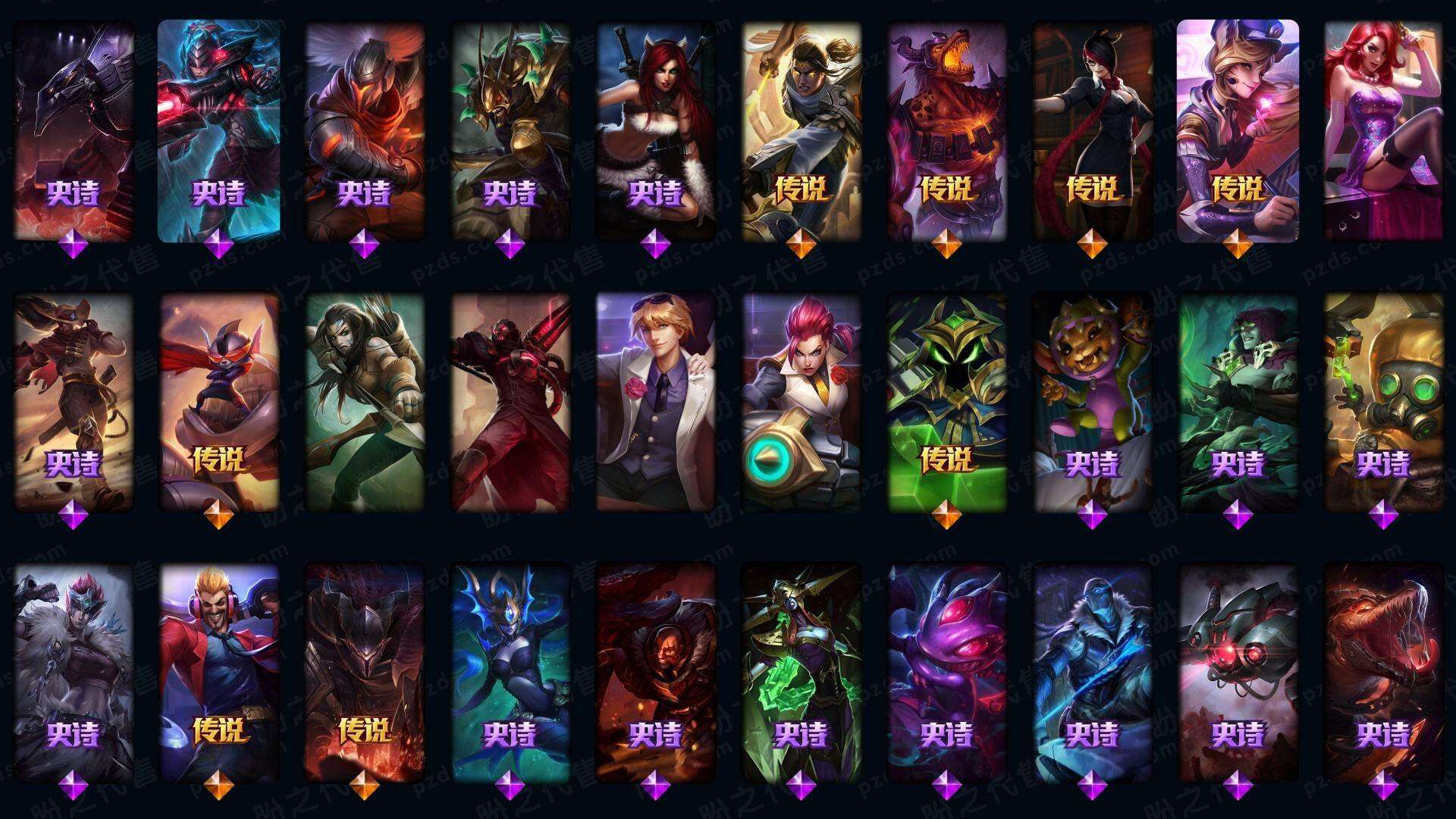Select the green gas mask character card
1456x819 pixels.
pyautogui.click(x=1383, y=402)
